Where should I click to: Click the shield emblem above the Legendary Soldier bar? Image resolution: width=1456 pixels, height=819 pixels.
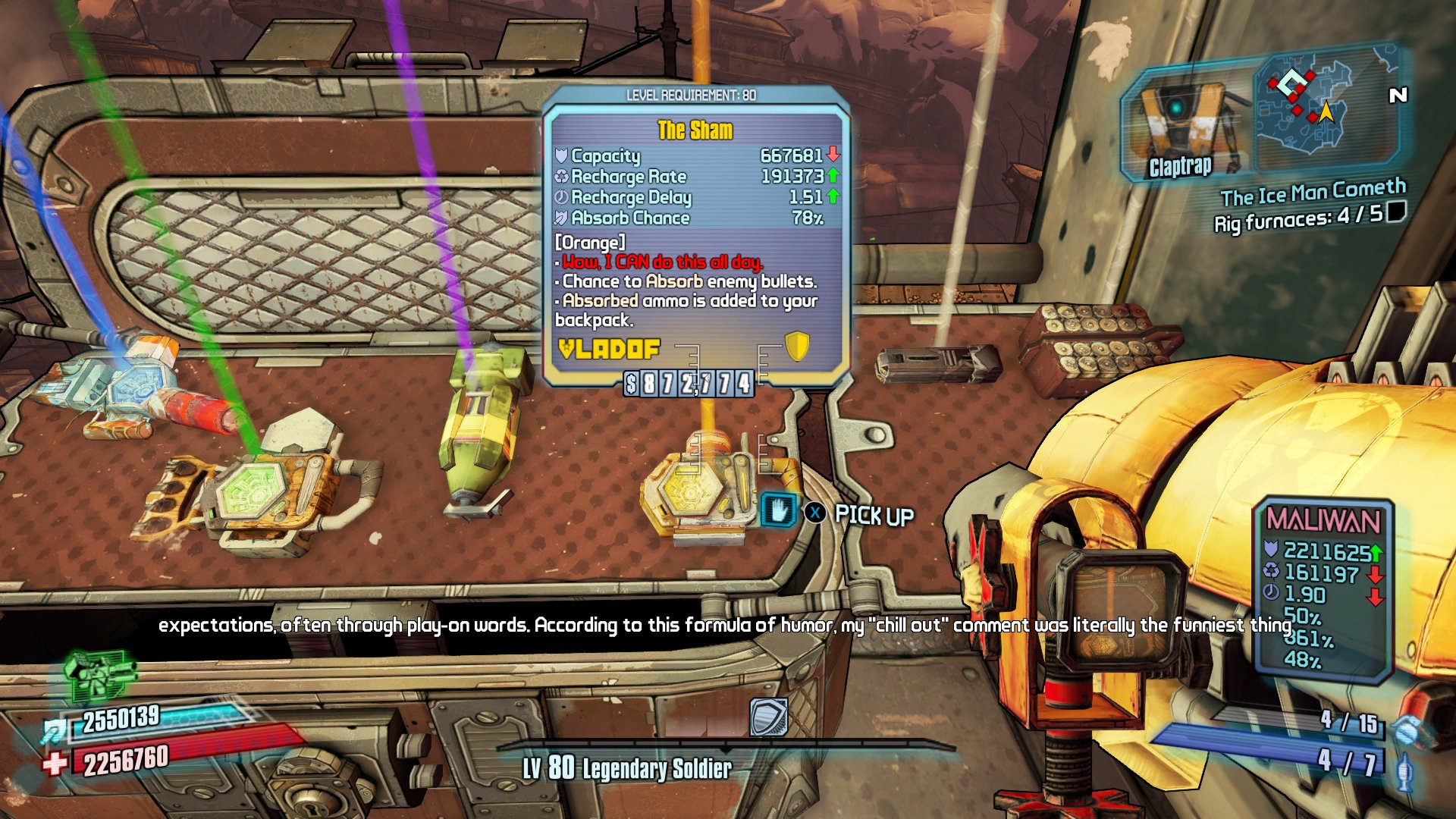click(x=767, y=714)
